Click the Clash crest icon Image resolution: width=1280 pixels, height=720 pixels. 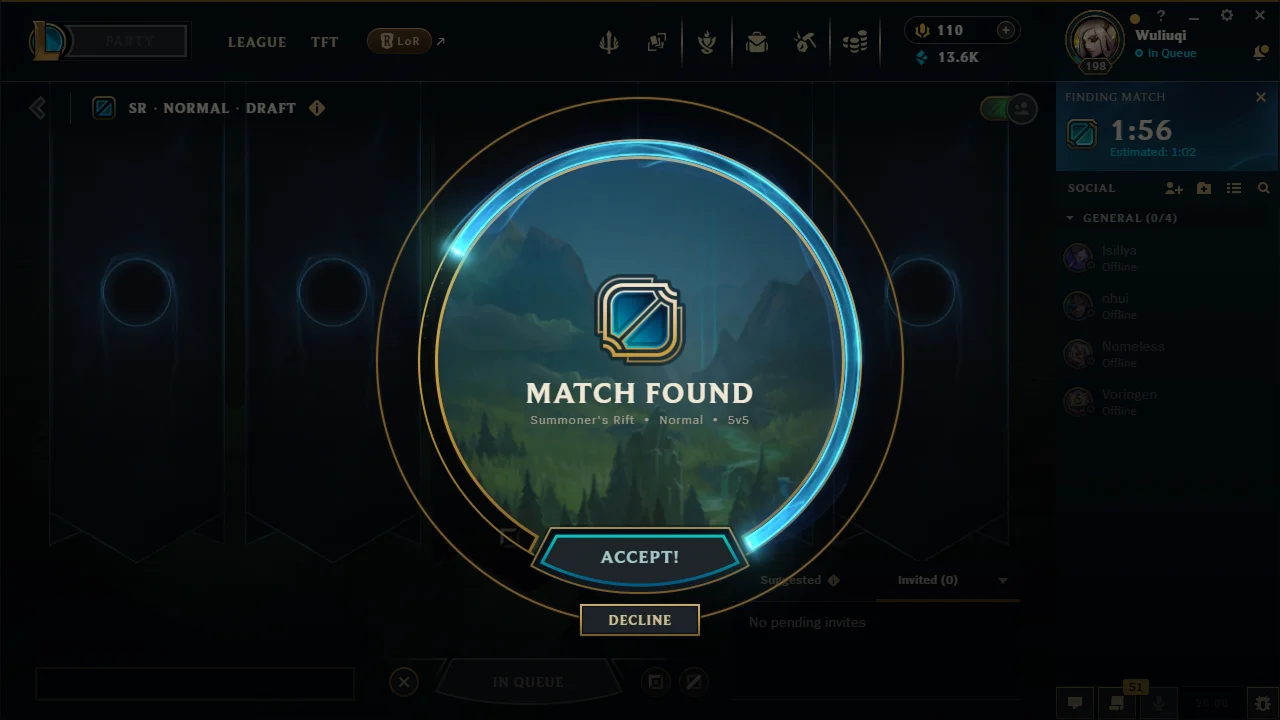707,42
